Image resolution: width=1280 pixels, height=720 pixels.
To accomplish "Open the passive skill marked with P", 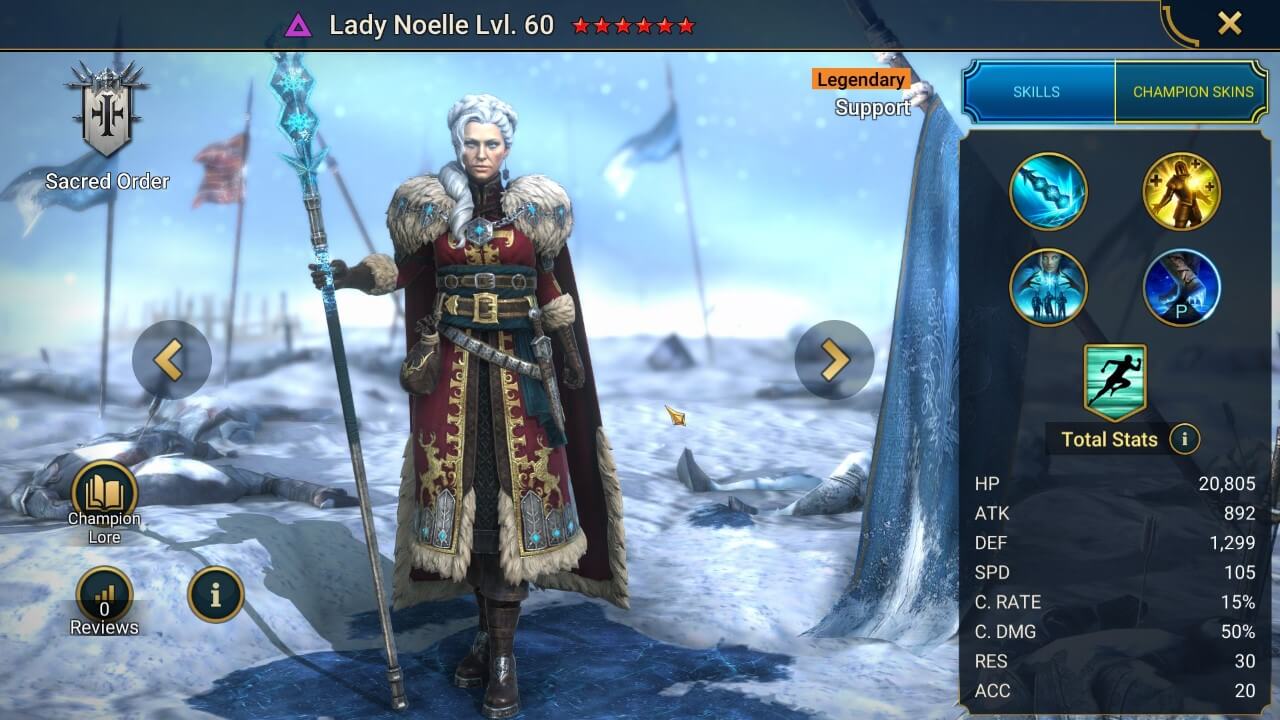I will click(x=1183, y=287).
